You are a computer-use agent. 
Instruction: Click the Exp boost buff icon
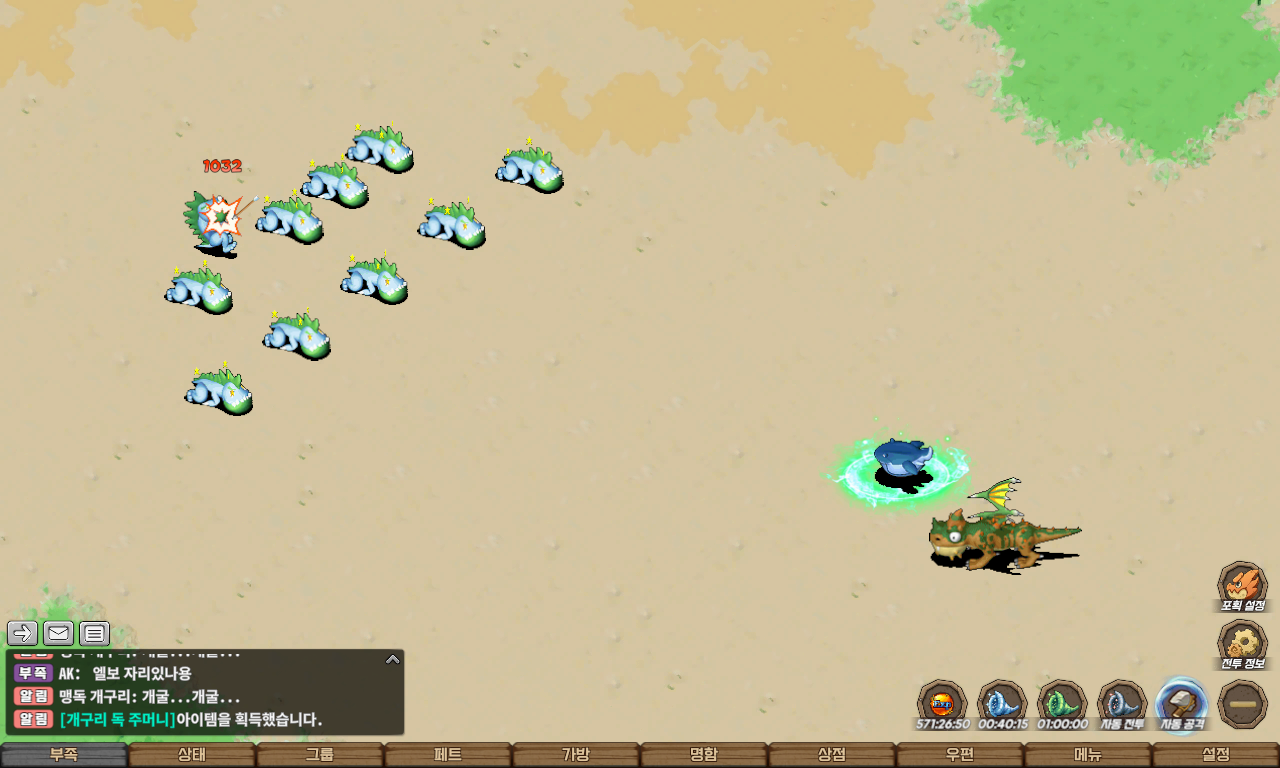tap(942, 703)
